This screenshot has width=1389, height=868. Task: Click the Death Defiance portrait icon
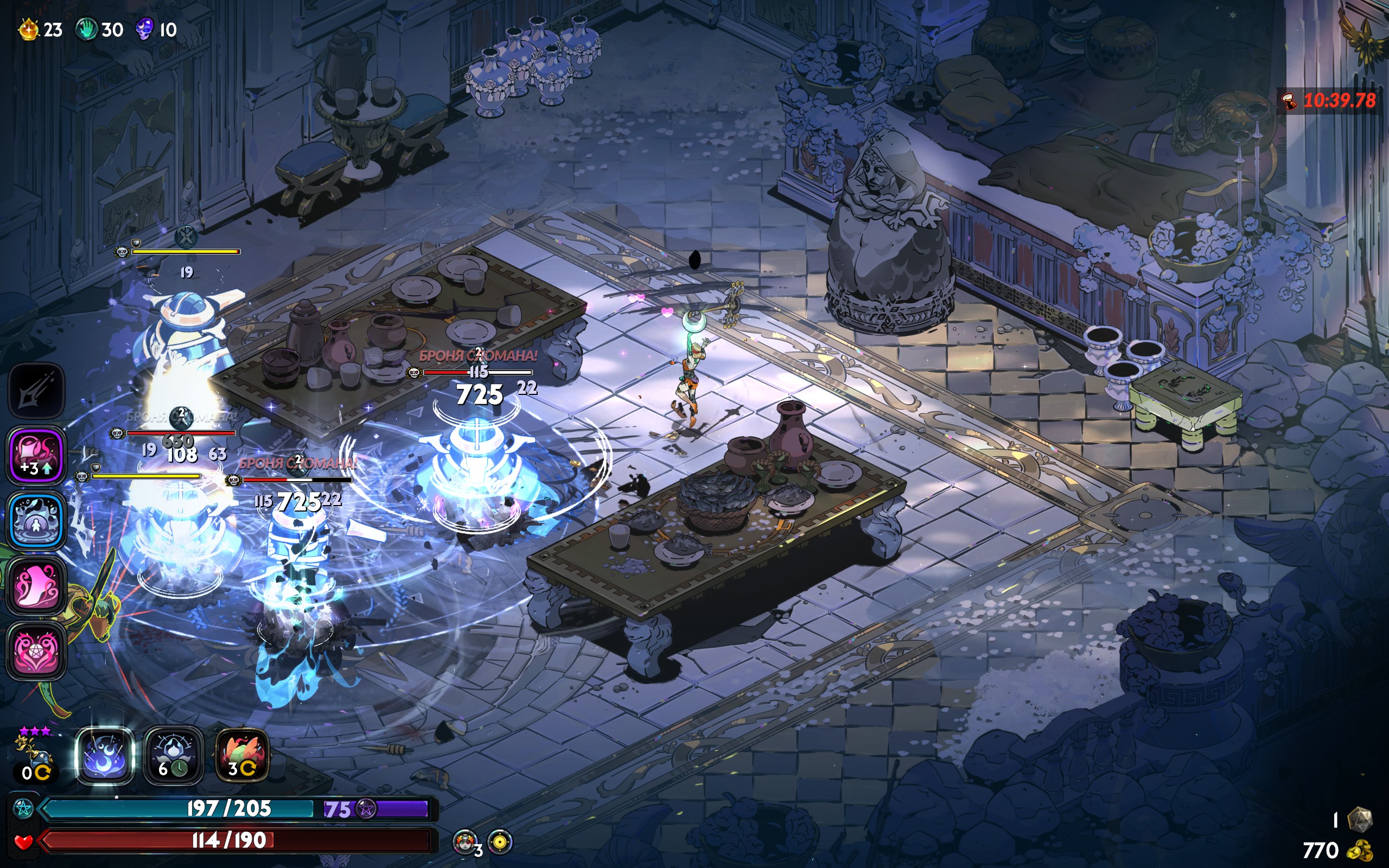pos(466,841)
